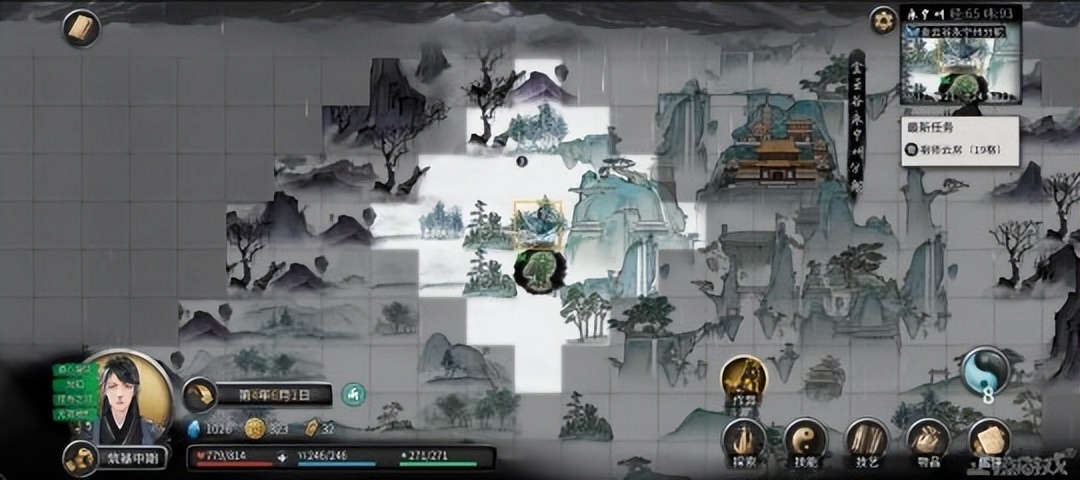Advance the date with the arrow button

[x=200, y=395]
